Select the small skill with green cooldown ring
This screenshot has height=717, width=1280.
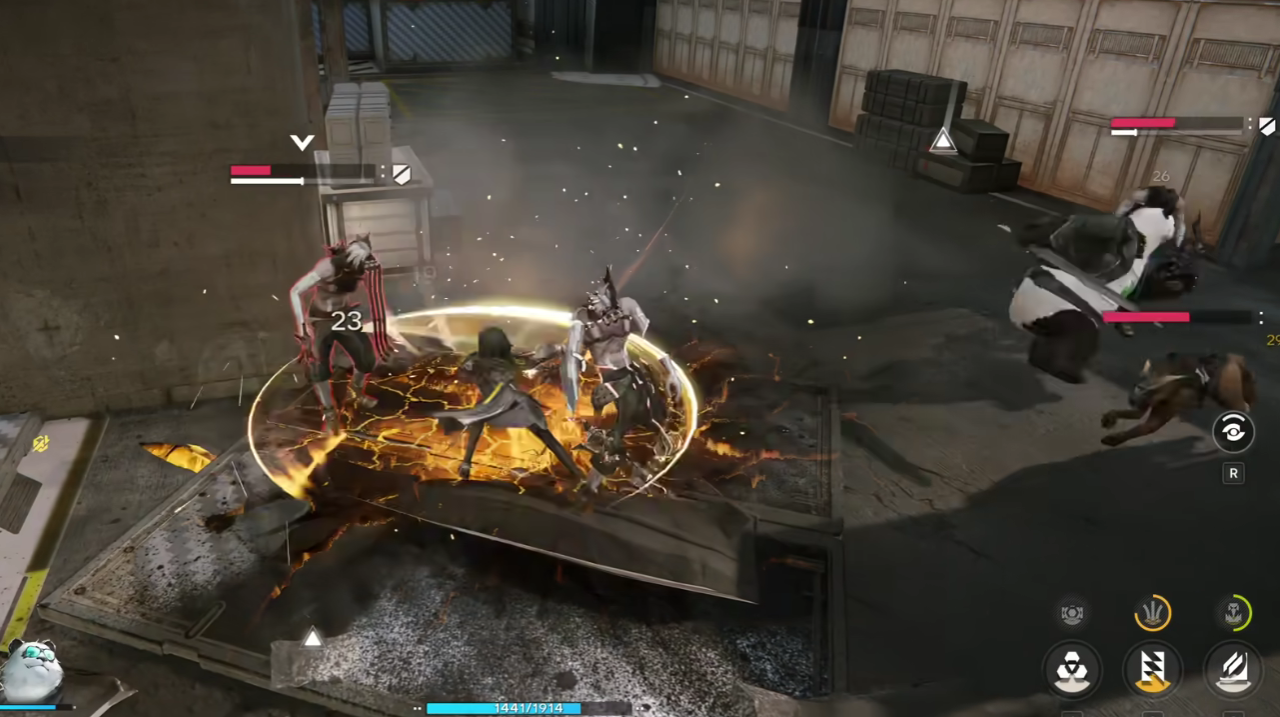pyautogui.click(x=1233, y=612)
